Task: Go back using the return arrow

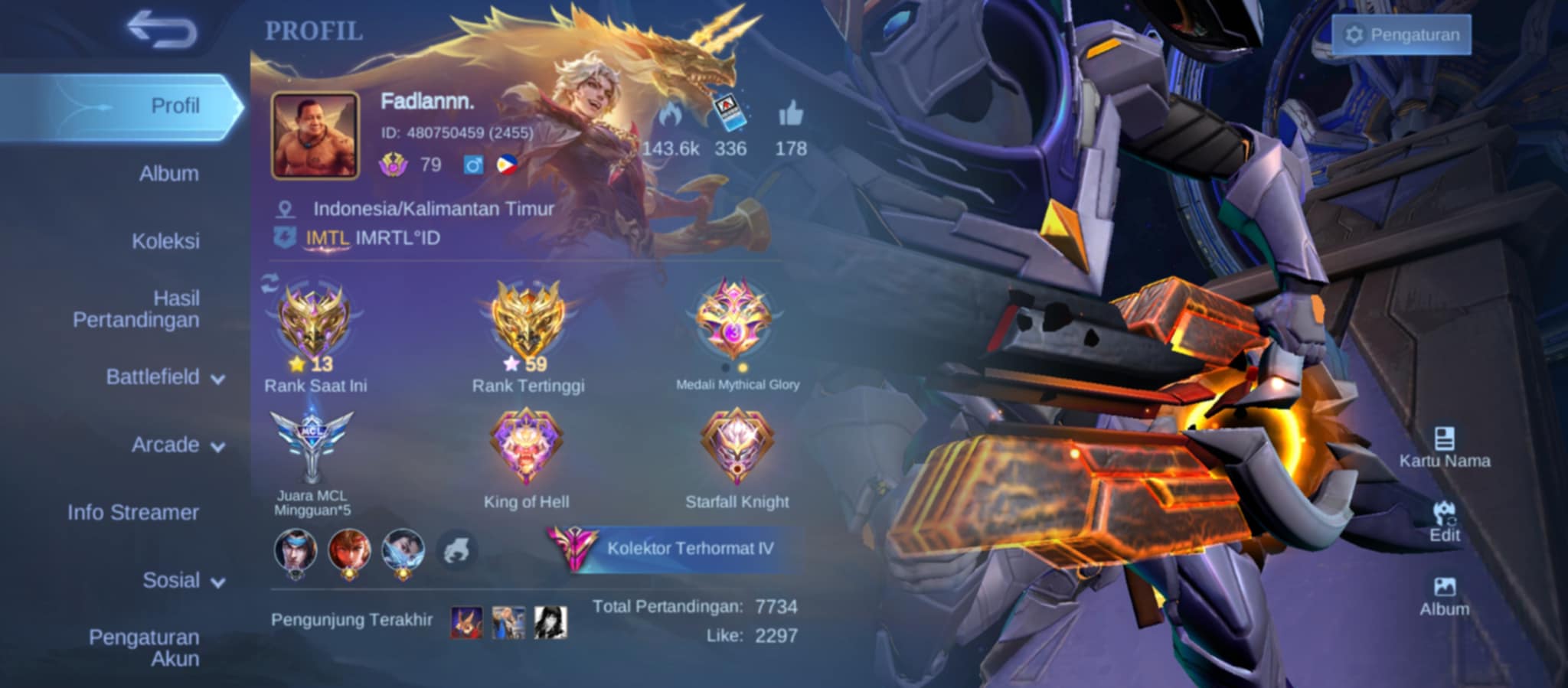Action: [162, 31]
